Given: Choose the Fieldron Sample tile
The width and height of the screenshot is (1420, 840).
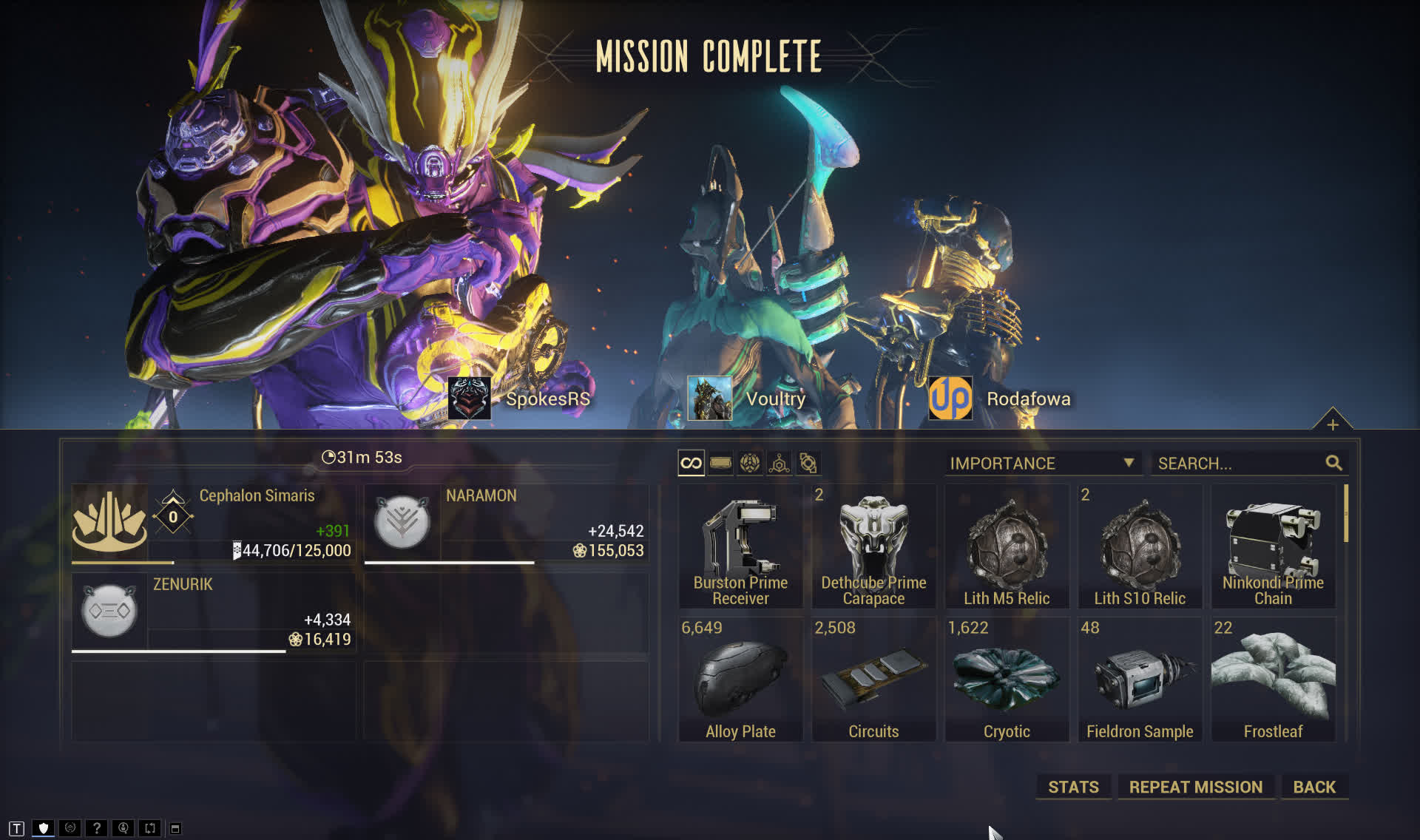Looking at the screenshot, I should pyautogui.click(x=1140, y=680).
